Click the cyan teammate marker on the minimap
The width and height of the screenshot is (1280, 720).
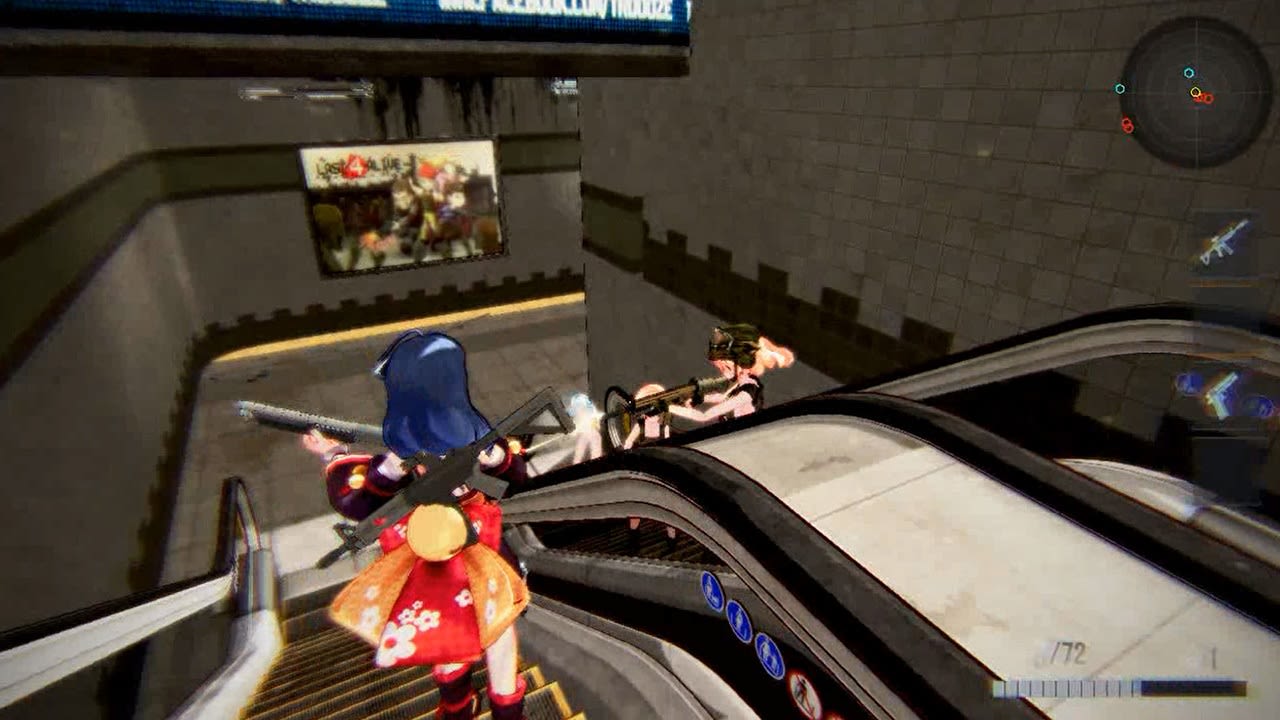pos(1190,72)
